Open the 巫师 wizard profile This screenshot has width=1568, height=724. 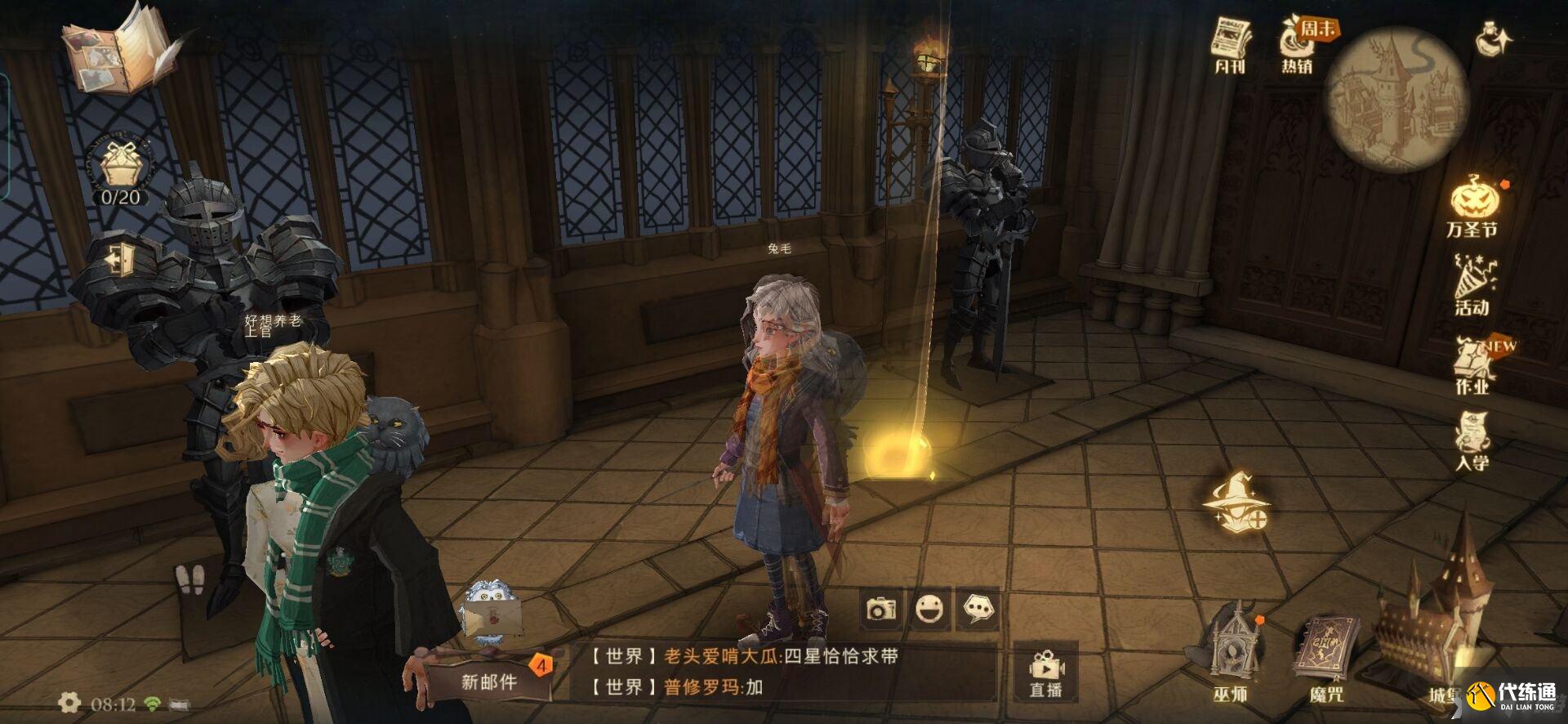(x=1231, y=654)
